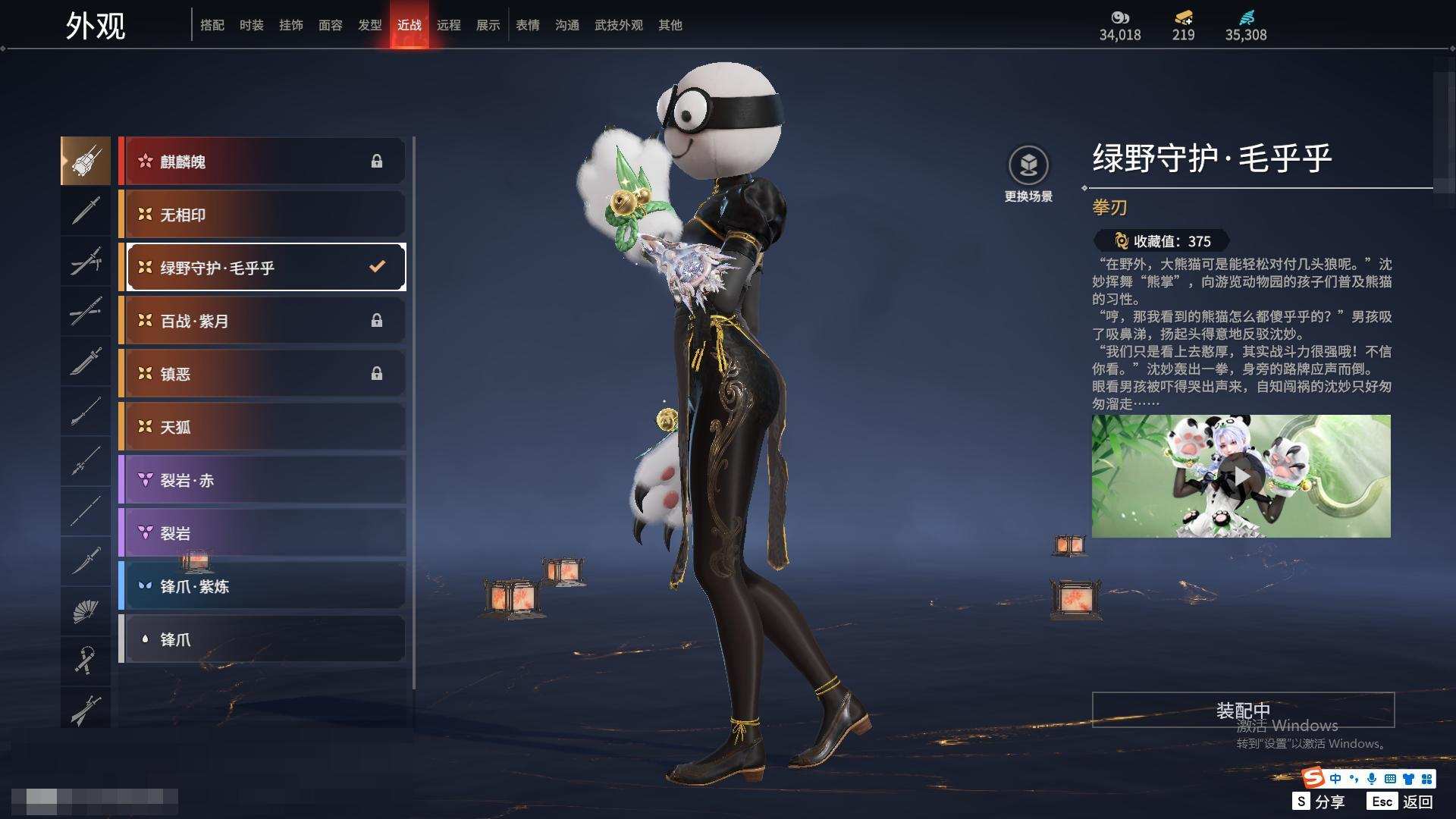Switch to the 表情 tab
The width and height of the screenshot is (1456, 819).
[x=527, y=25]
